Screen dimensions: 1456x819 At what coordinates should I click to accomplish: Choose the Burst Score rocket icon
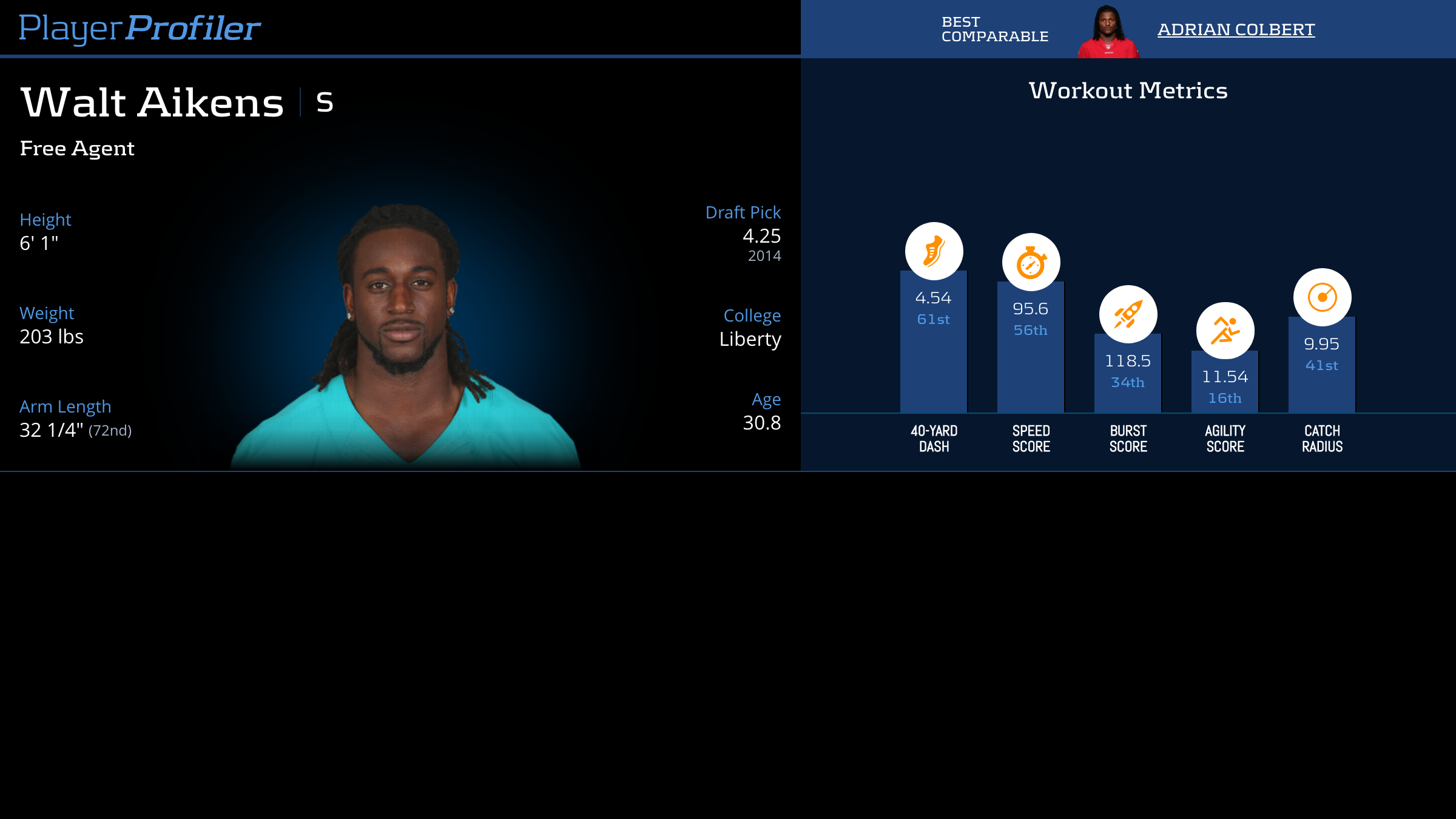(1128, 314)
